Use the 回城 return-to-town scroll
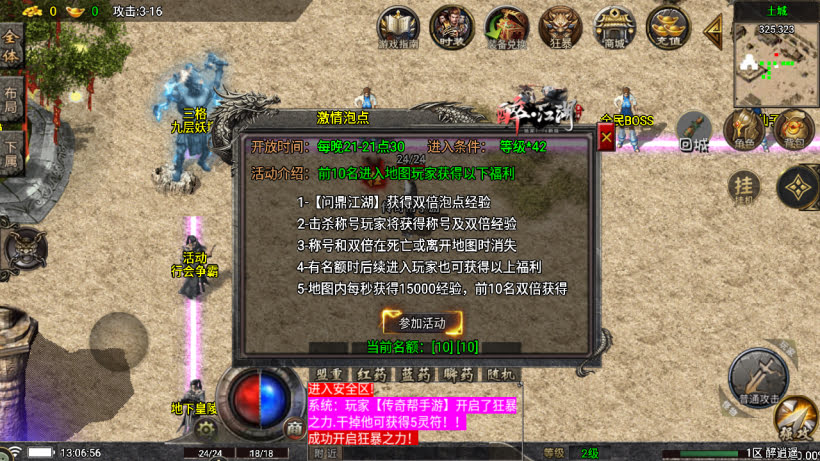The image size is (820, 461). (x=695, y=131)
